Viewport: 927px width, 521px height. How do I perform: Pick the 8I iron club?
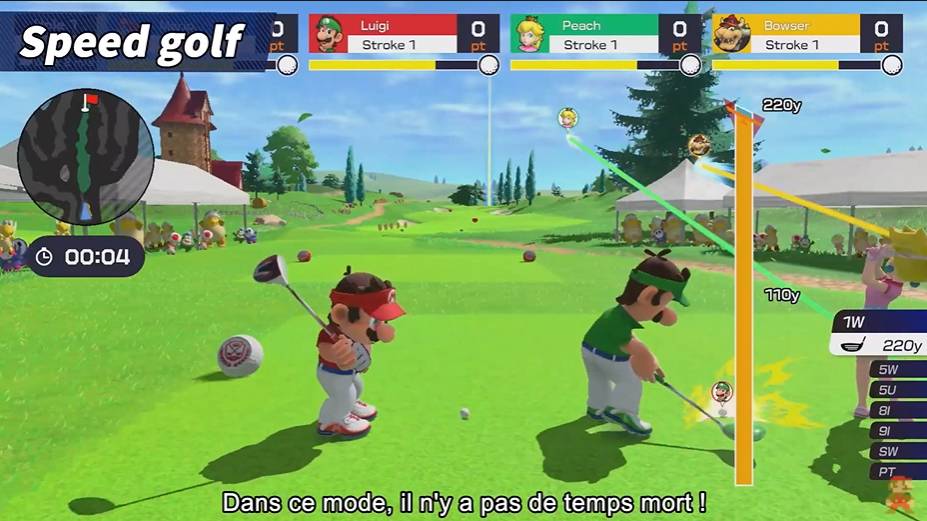click(x=892, y=409)
